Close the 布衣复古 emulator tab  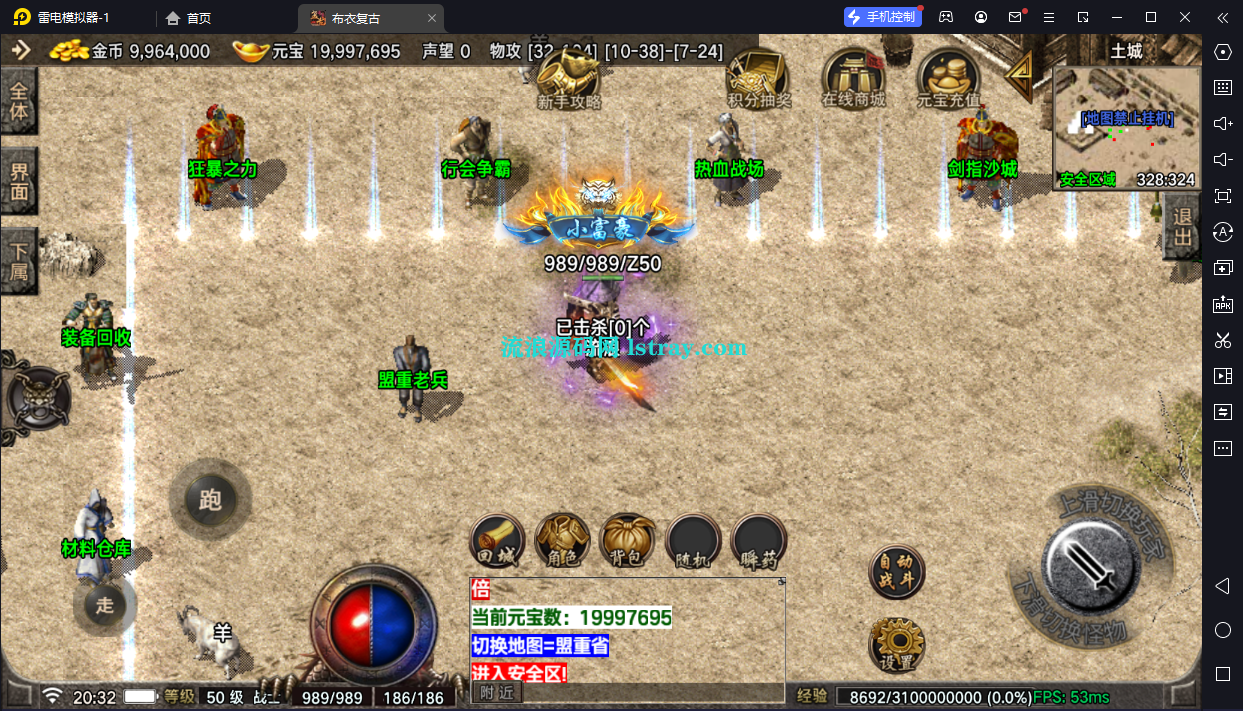point(432,18)
